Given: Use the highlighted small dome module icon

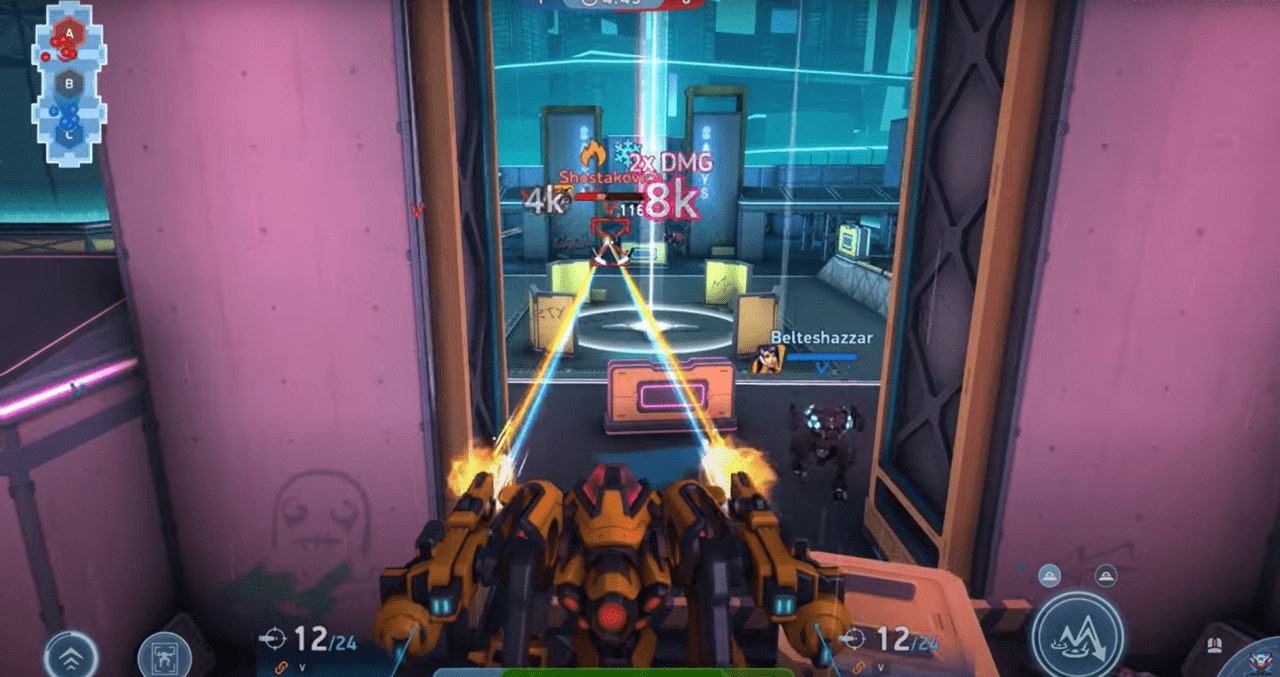Looking at the screenshot, I should 1049,574.
